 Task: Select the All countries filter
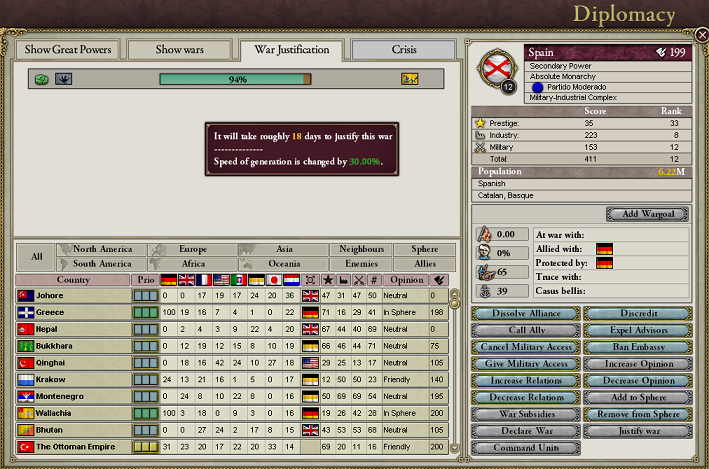(36, 256)
